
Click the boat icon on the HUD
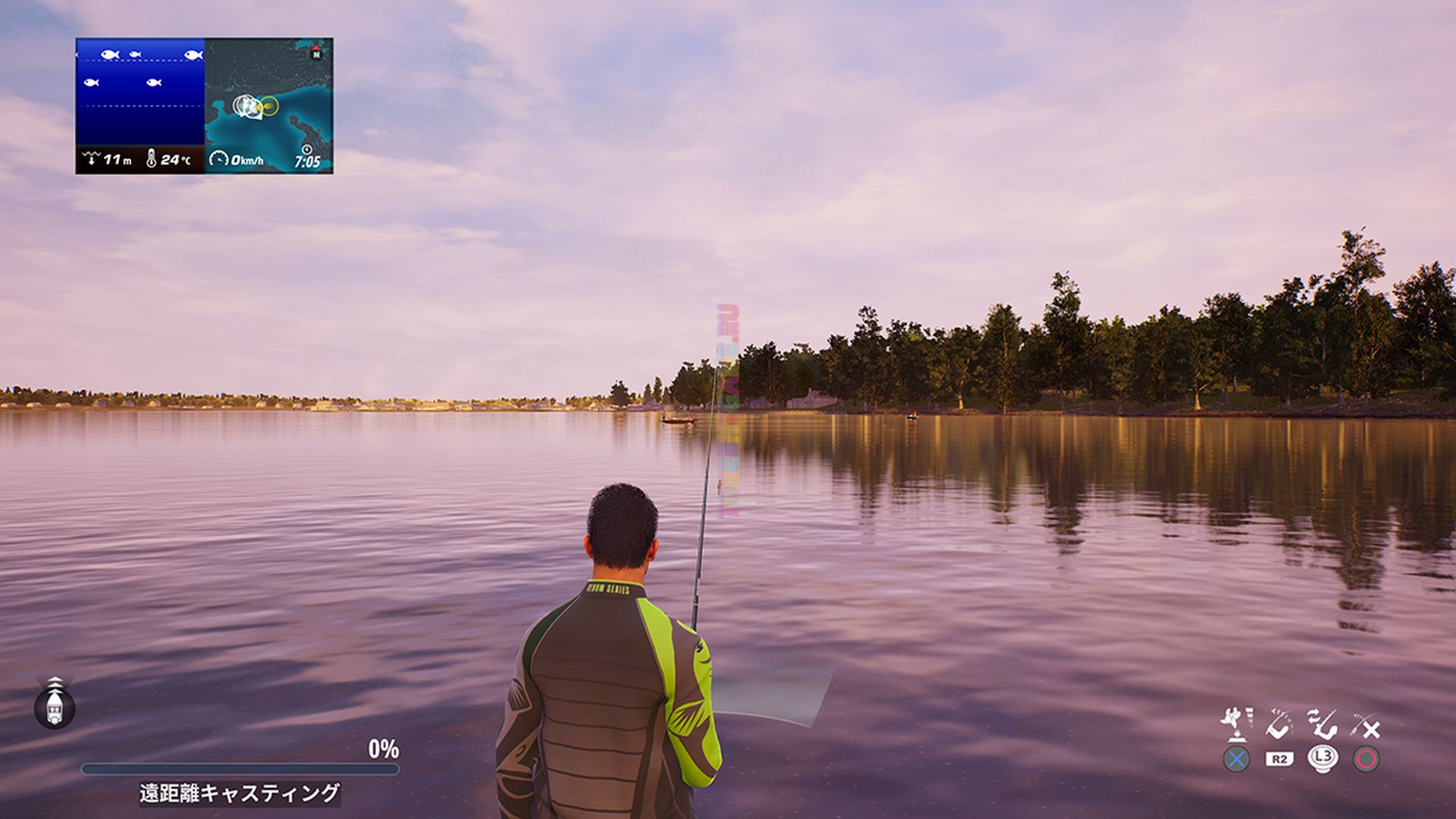pyautogui.click(x=55, y=703)
